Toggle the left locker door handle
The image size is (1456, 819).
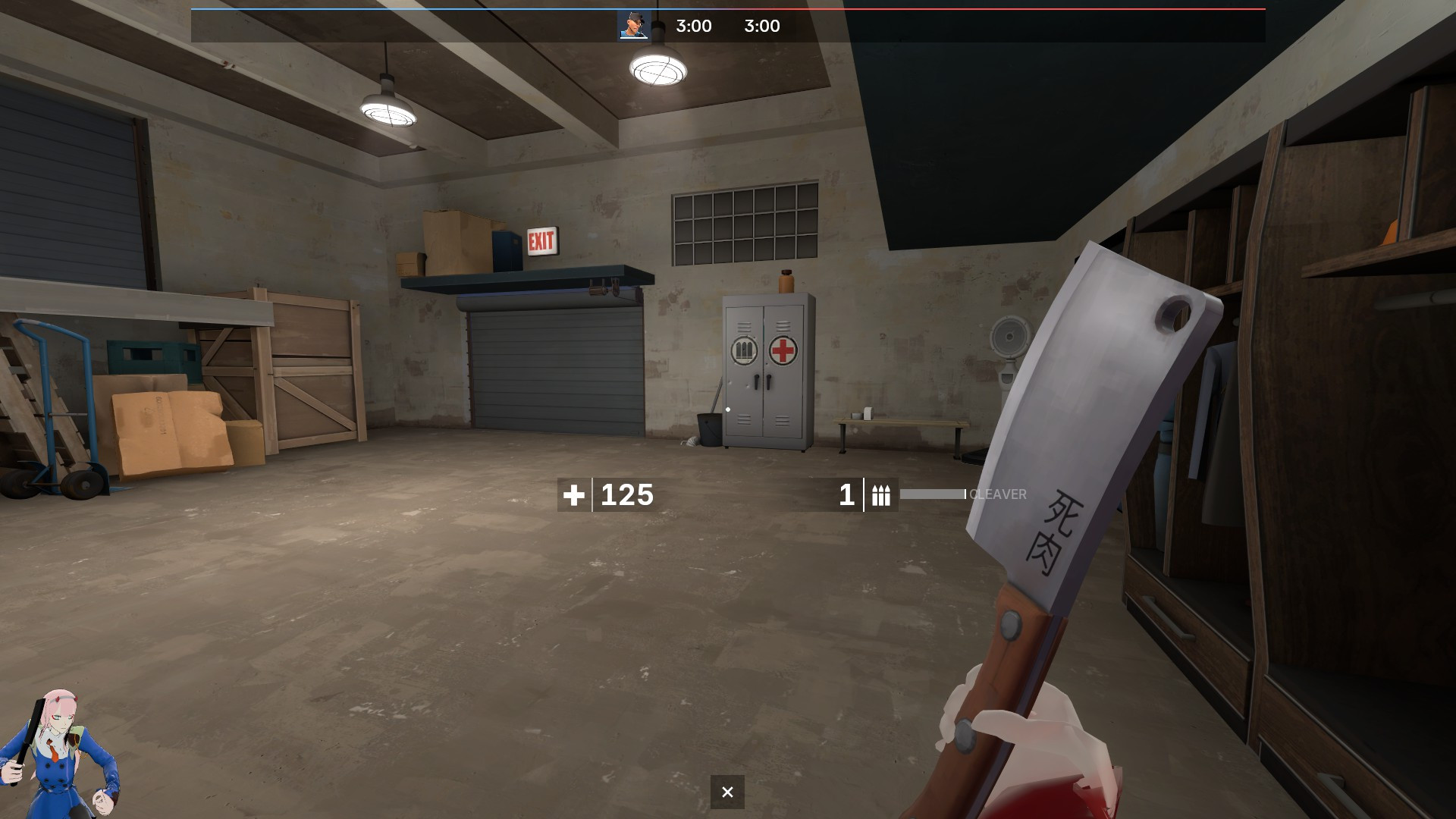[x=756, y=381]
